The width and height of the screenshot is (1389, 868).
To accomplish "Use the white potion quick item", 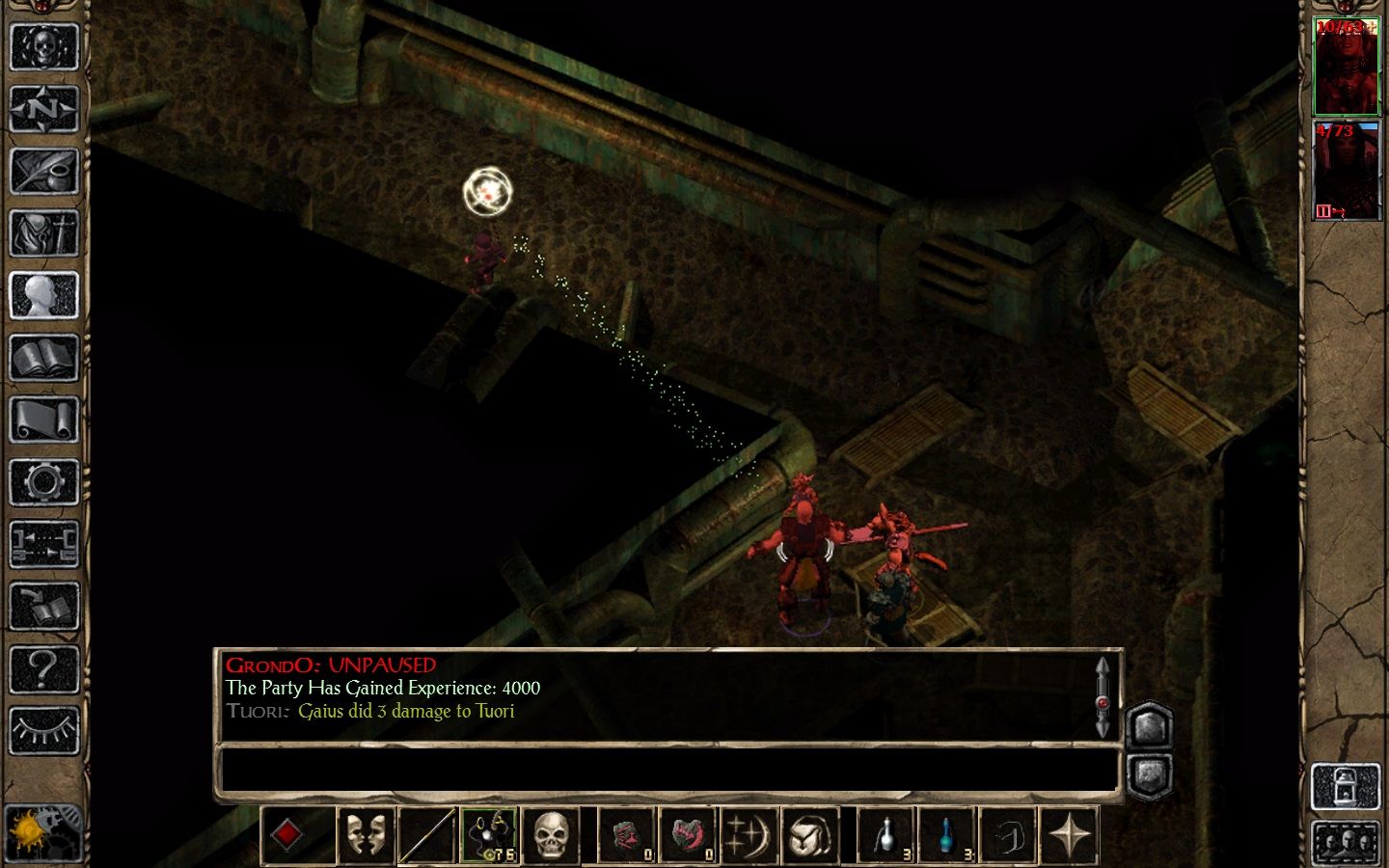I will coord(886,835).
